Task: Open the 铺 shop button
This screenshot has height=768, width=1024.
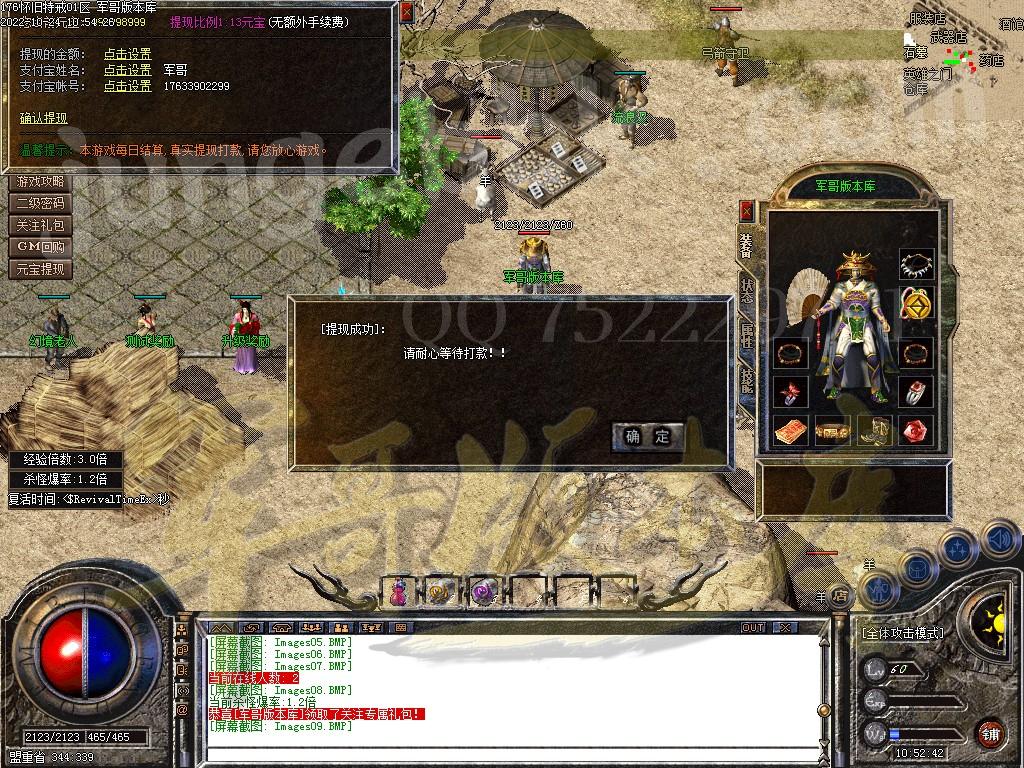Action: pos(990,732)
